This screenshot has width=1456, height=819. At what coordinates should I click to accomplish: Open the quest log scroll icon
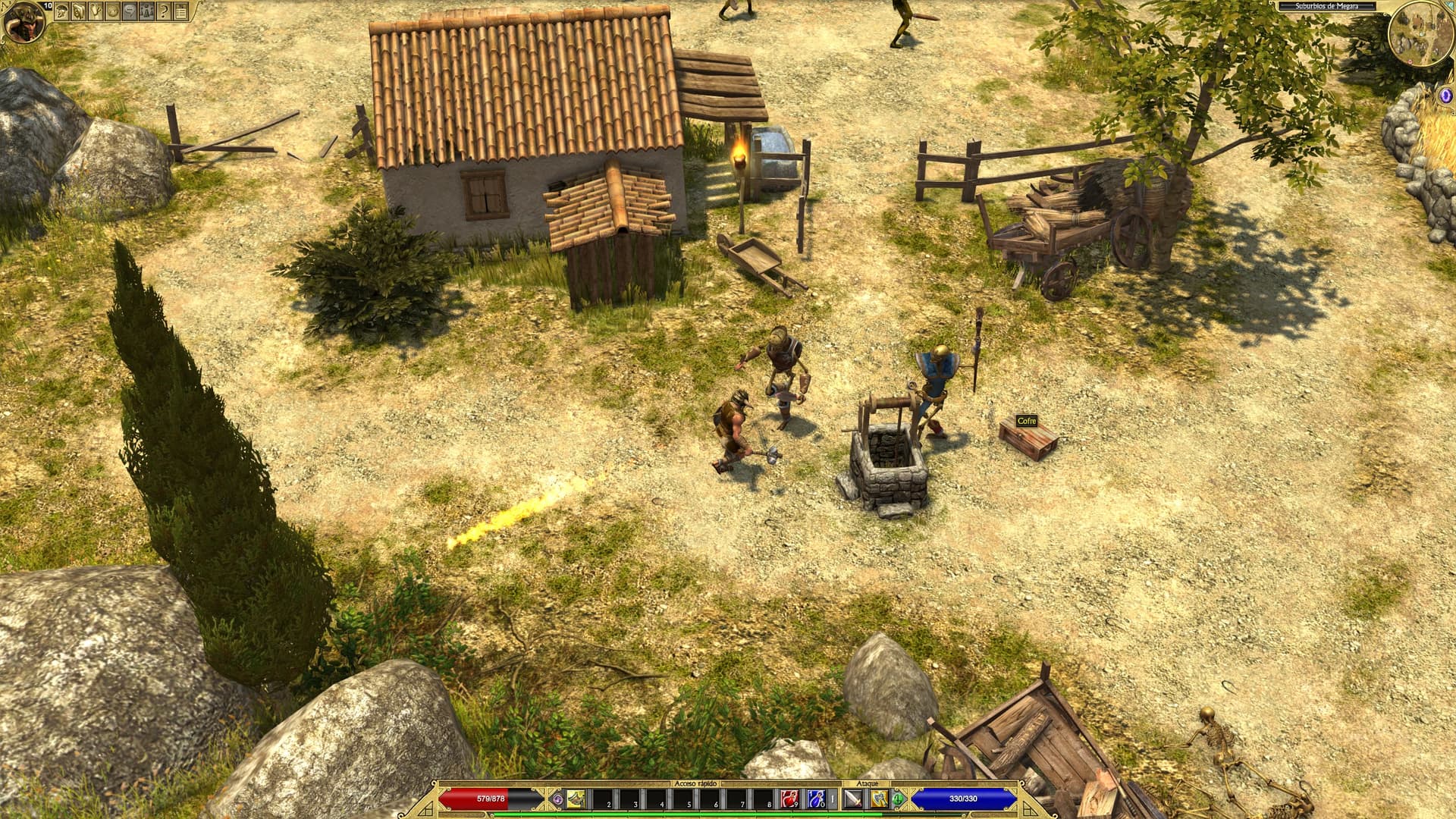96,11
